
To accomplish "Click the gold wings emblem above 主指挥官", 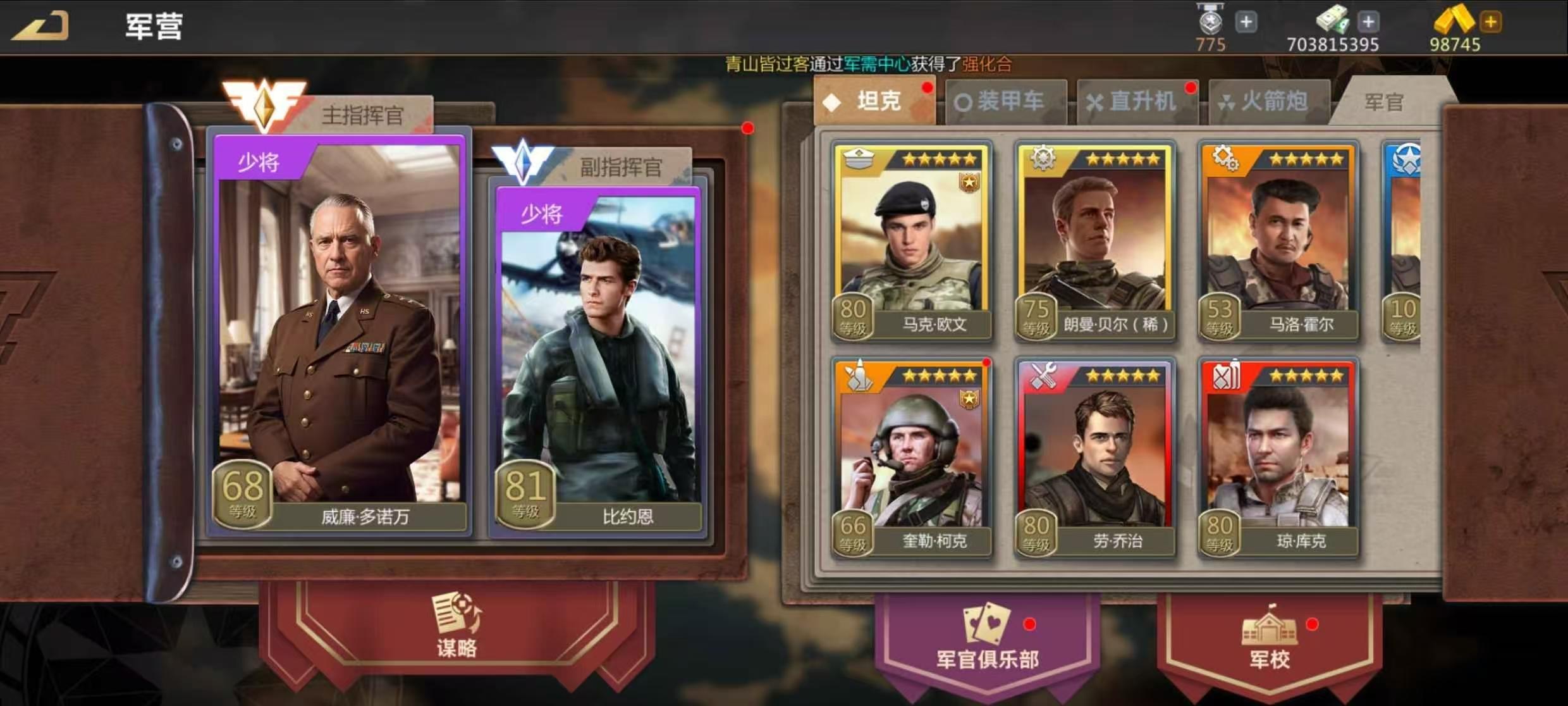I will point(266,101).
